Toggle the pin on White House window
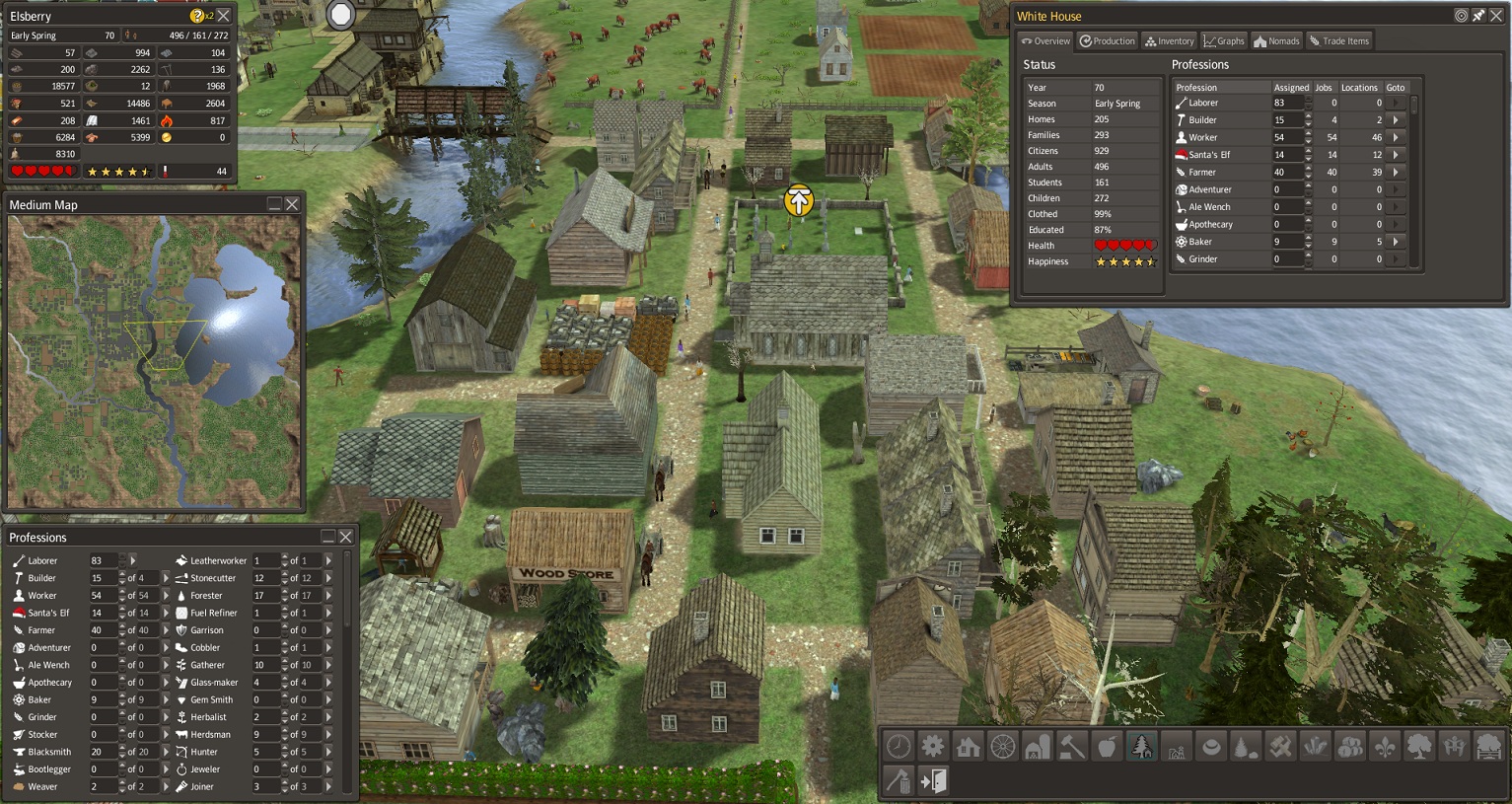This screenshot has height=804, width=1512. point(1478,16)
